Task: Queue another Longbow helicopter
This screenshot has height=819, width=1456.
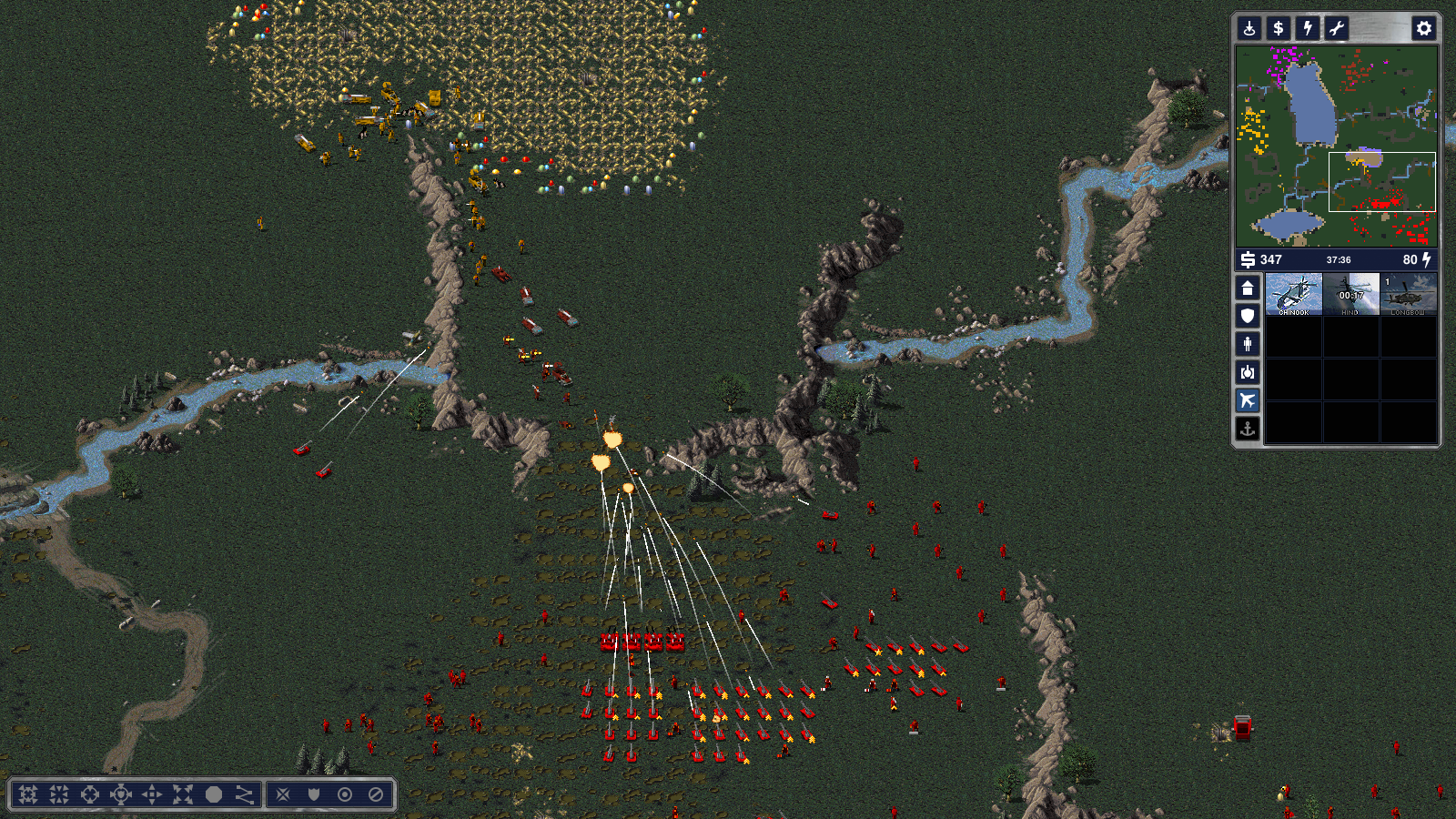Action: (x=1408, y=294)
